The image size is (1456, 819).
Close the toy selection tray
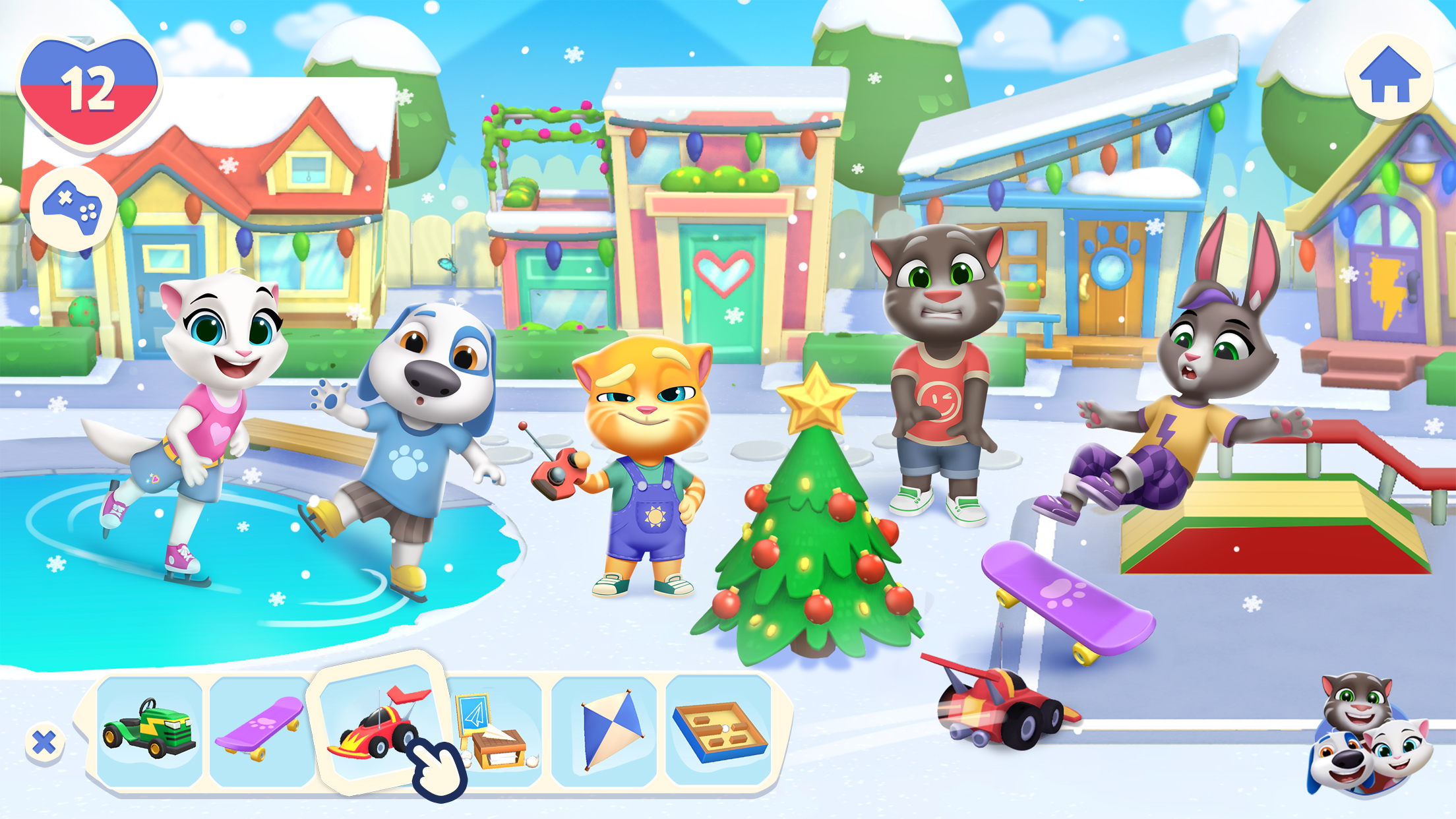point(44,741)
